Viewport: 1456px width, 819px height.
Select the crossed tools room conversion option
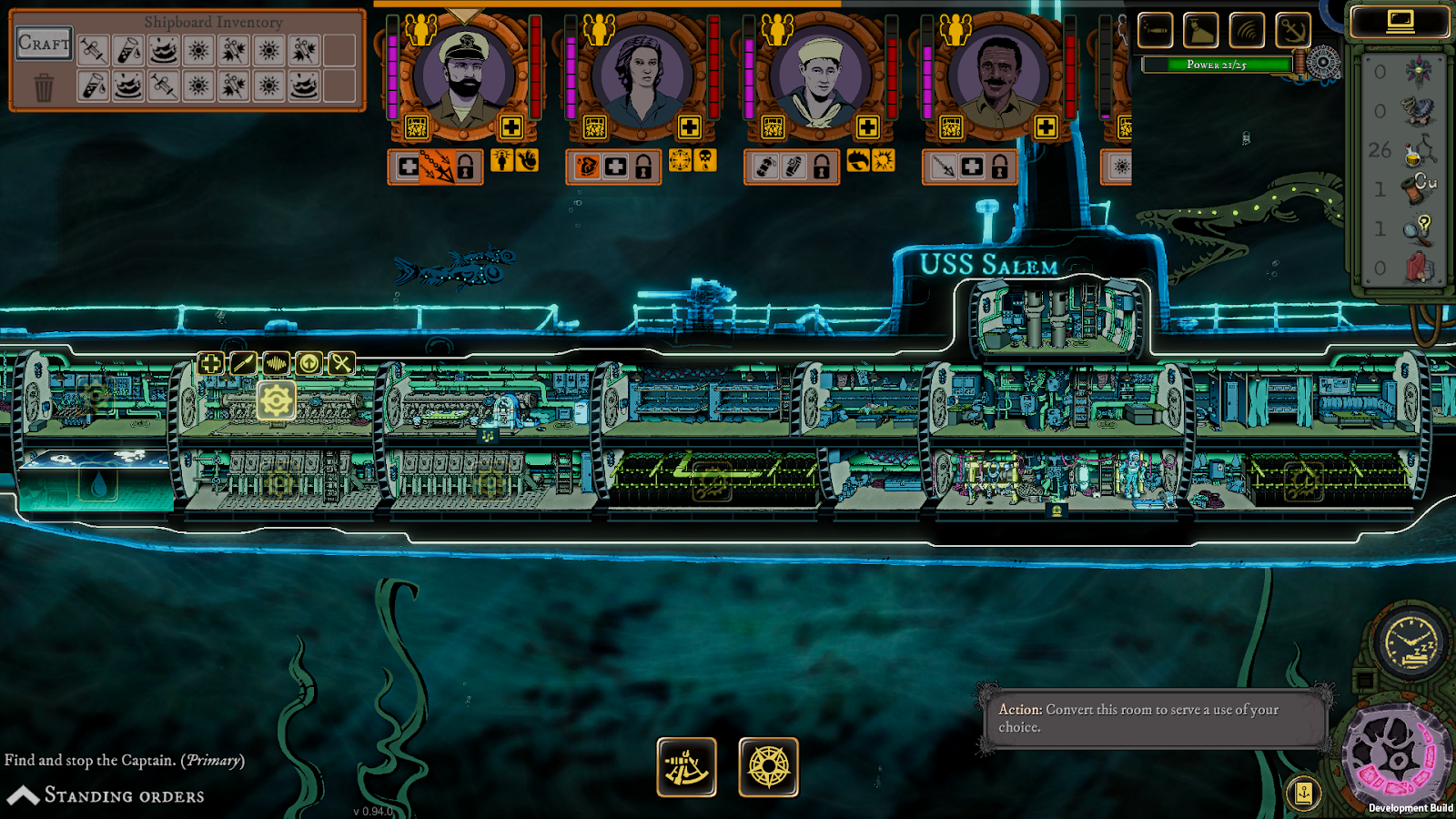click(341, 364)
